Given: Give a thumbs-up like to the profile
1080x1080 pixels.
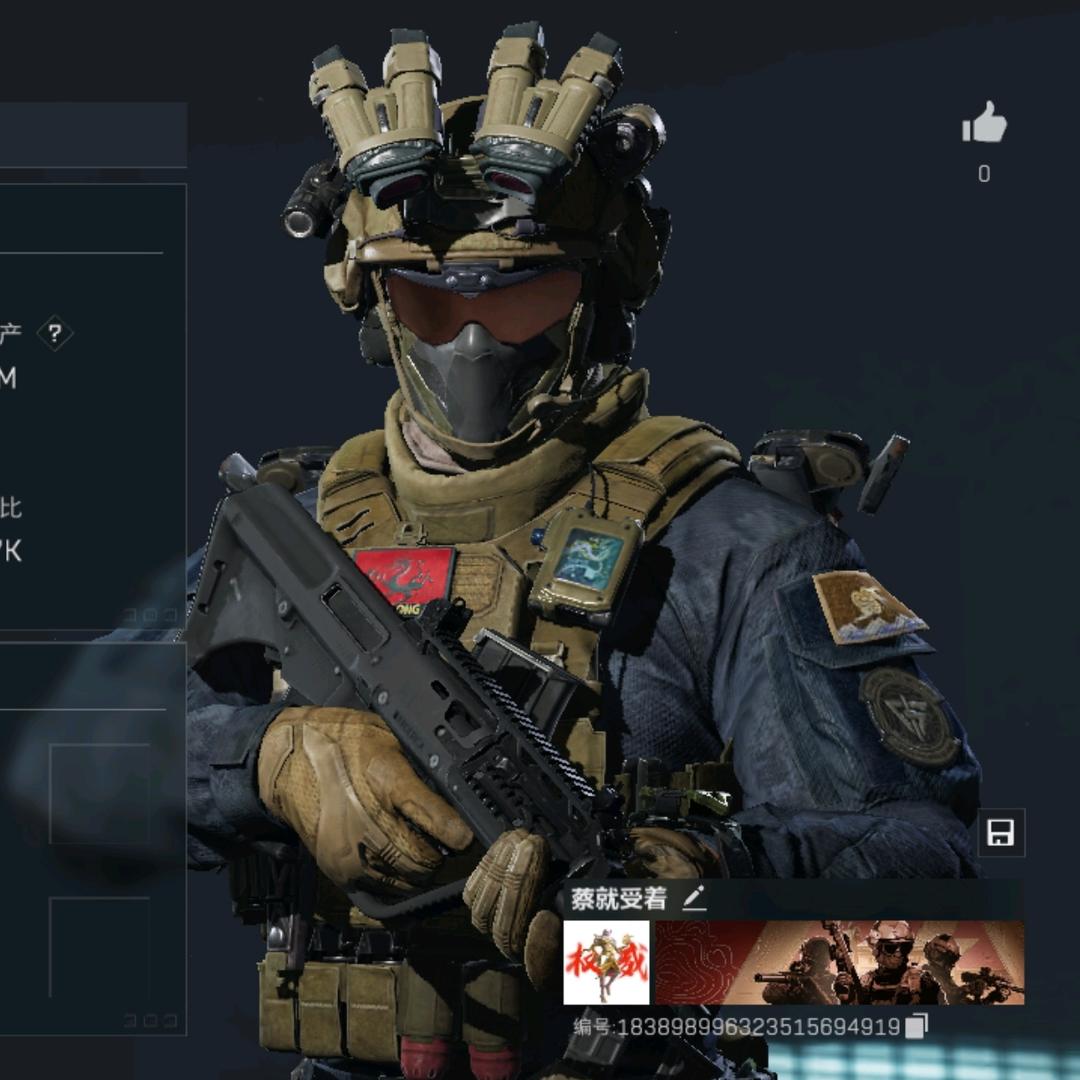Looking at the screenshot, I should [x=984, y=123].
